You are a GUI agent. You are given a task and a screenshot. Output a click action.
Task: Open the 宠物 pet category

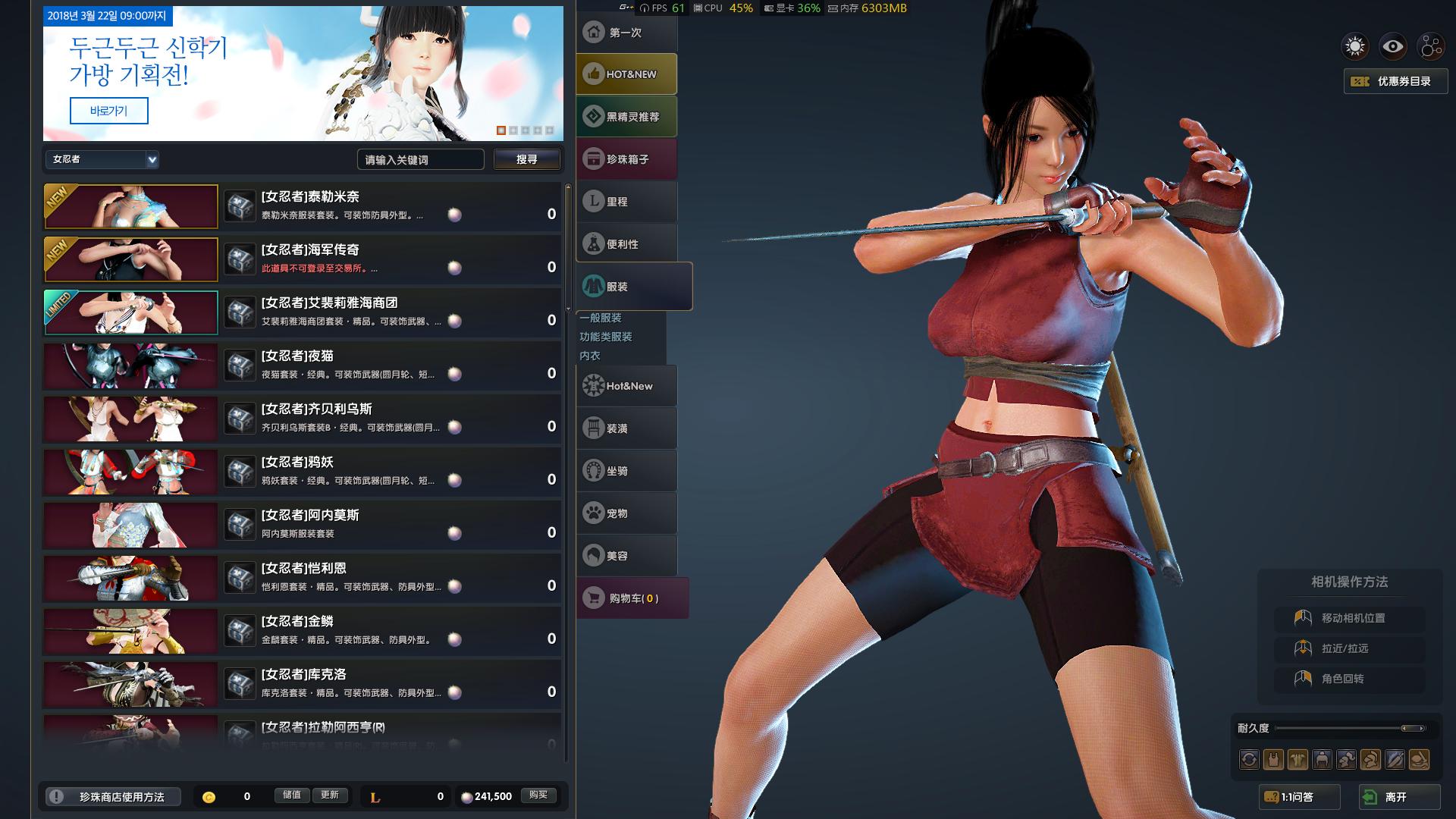626,513
